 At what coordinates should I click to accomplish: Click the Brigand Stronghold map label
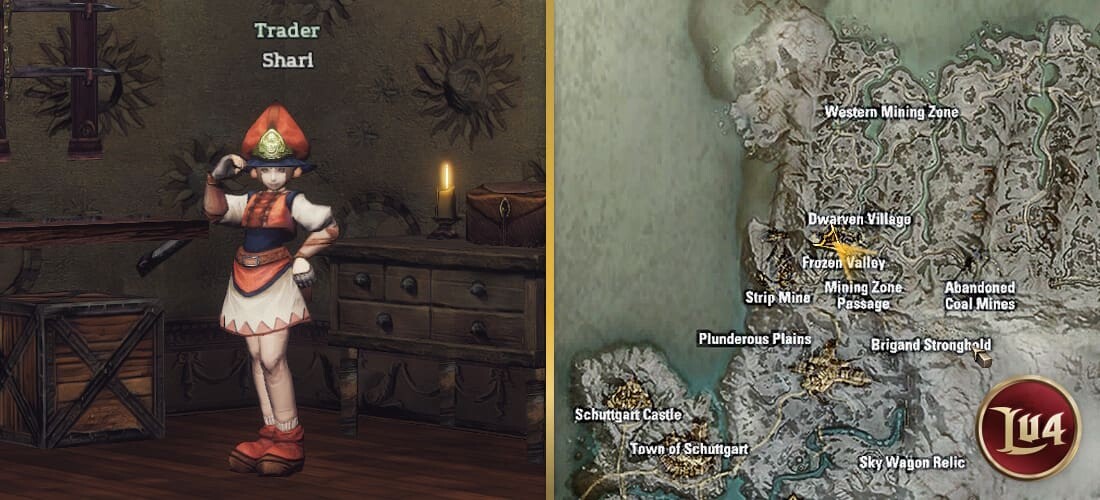(x=930, y=345)
